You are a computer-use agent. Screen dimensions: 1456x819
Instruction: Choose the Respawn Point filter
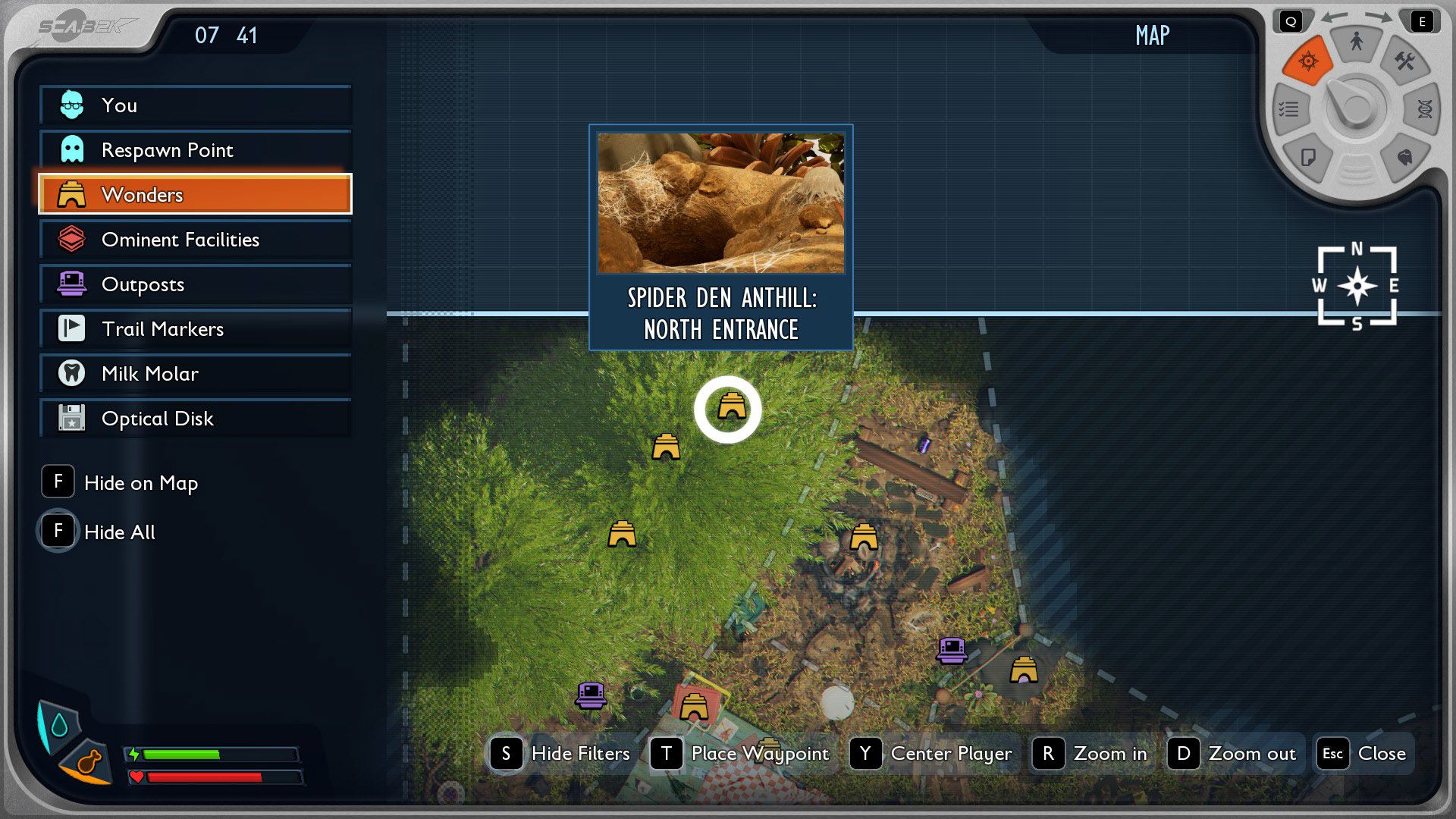click(x=195, y=150)
